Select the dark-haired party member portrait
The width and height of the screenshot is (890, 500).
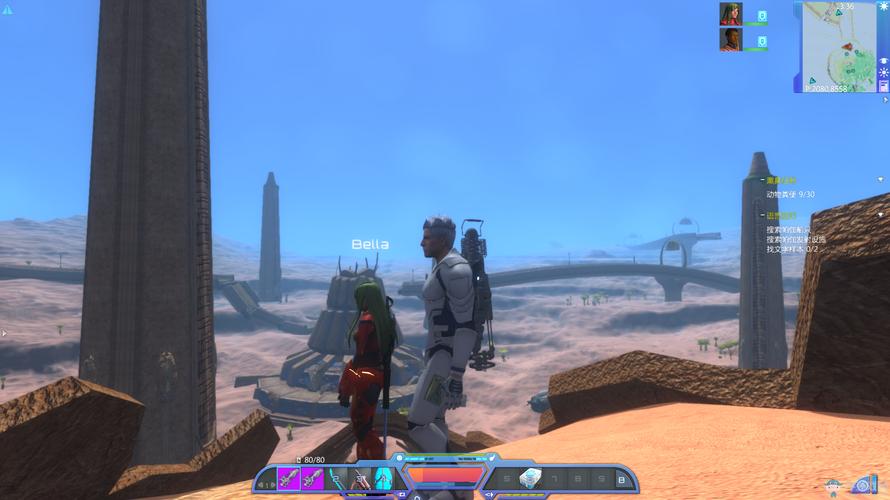click(x=730, y=39)
